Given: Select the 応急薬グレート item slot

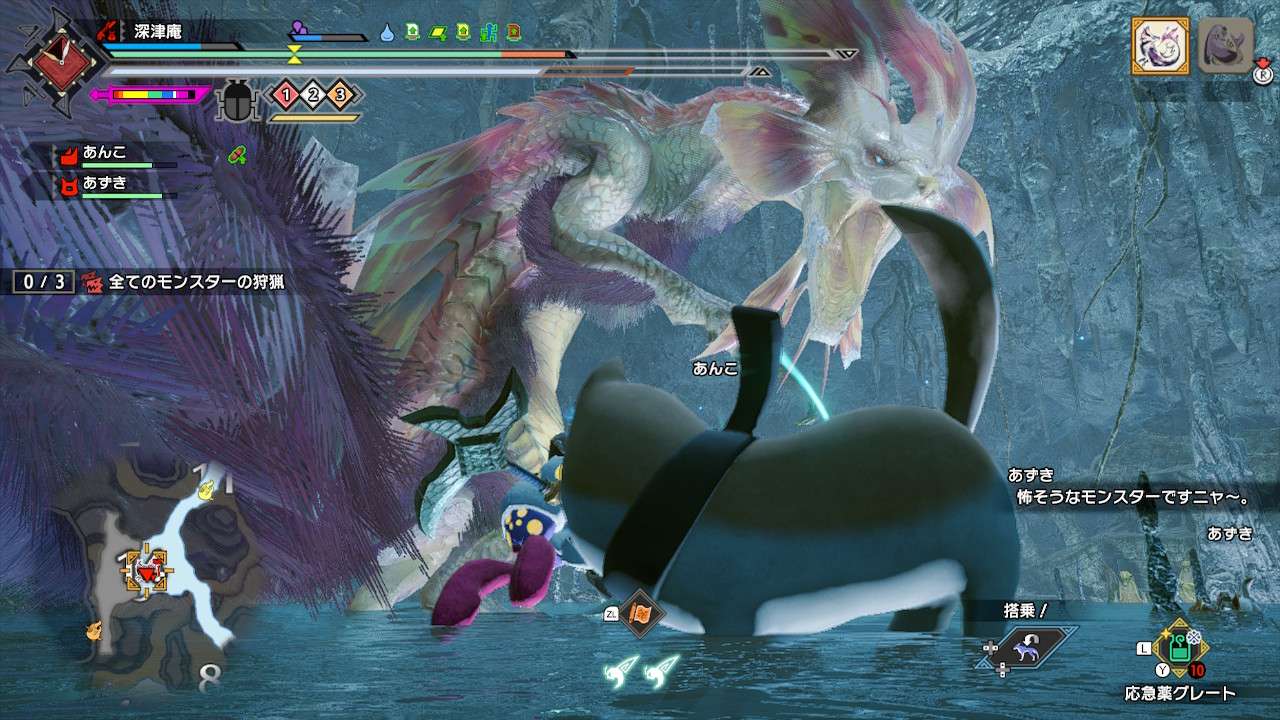Looking at the screenshot, I should click(x=1180, y=650).
